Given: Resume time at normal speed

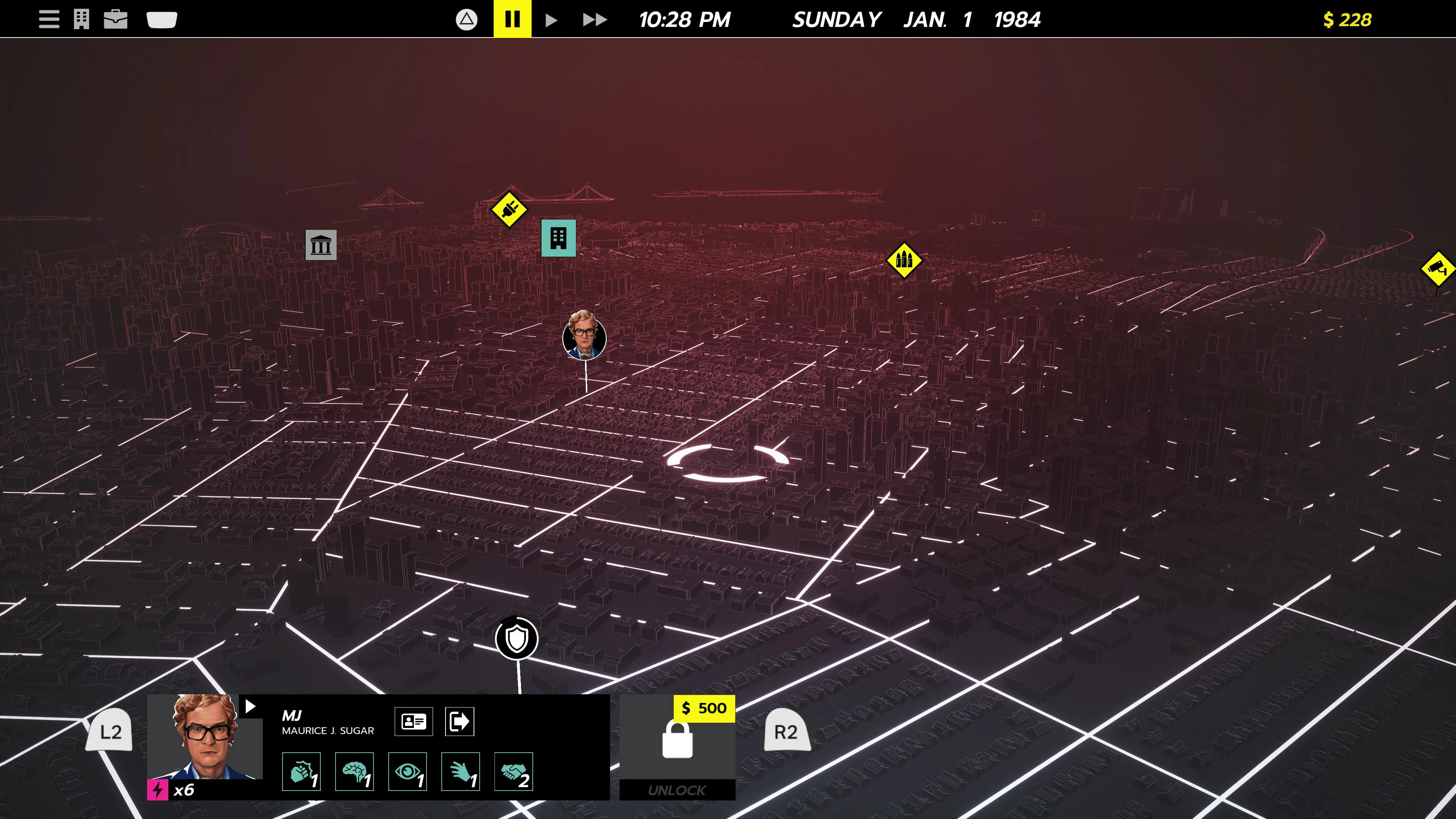Looking at the screenshot, I should tap(551, 20).
